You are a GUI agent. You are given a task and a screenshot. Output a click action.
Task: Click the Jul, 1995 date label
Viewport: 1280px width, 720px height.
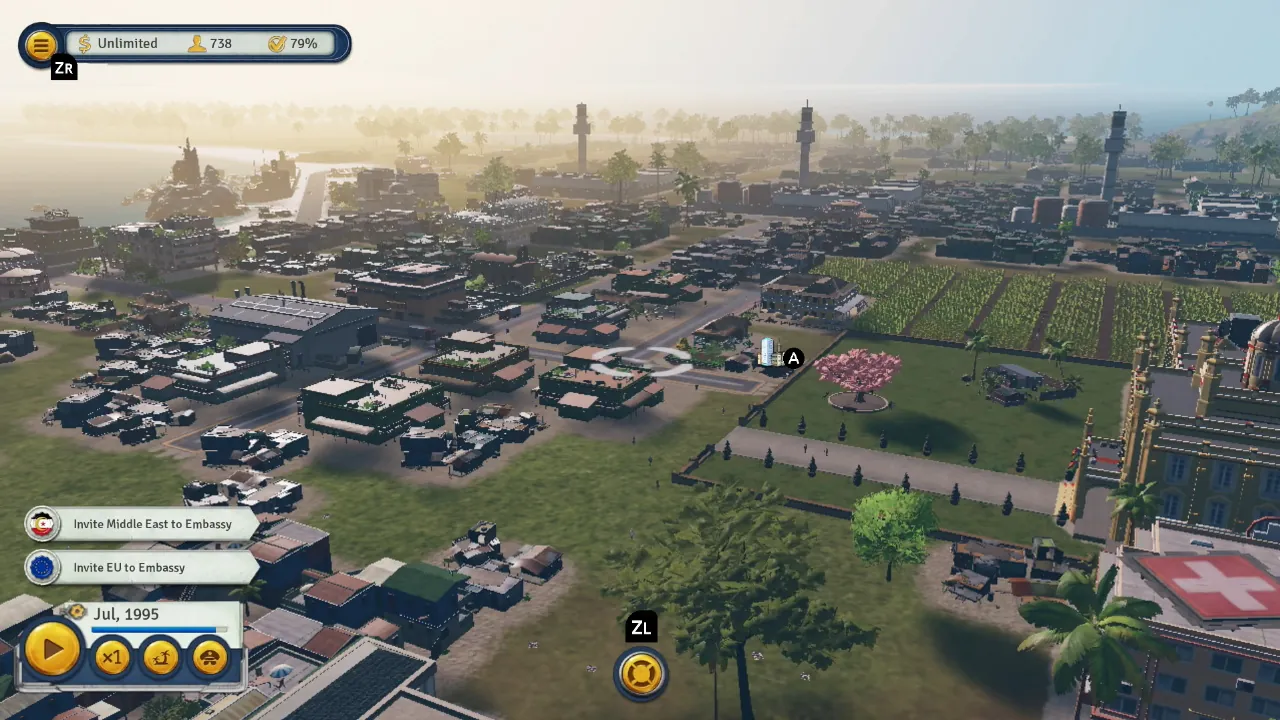[x=126, y=613]
